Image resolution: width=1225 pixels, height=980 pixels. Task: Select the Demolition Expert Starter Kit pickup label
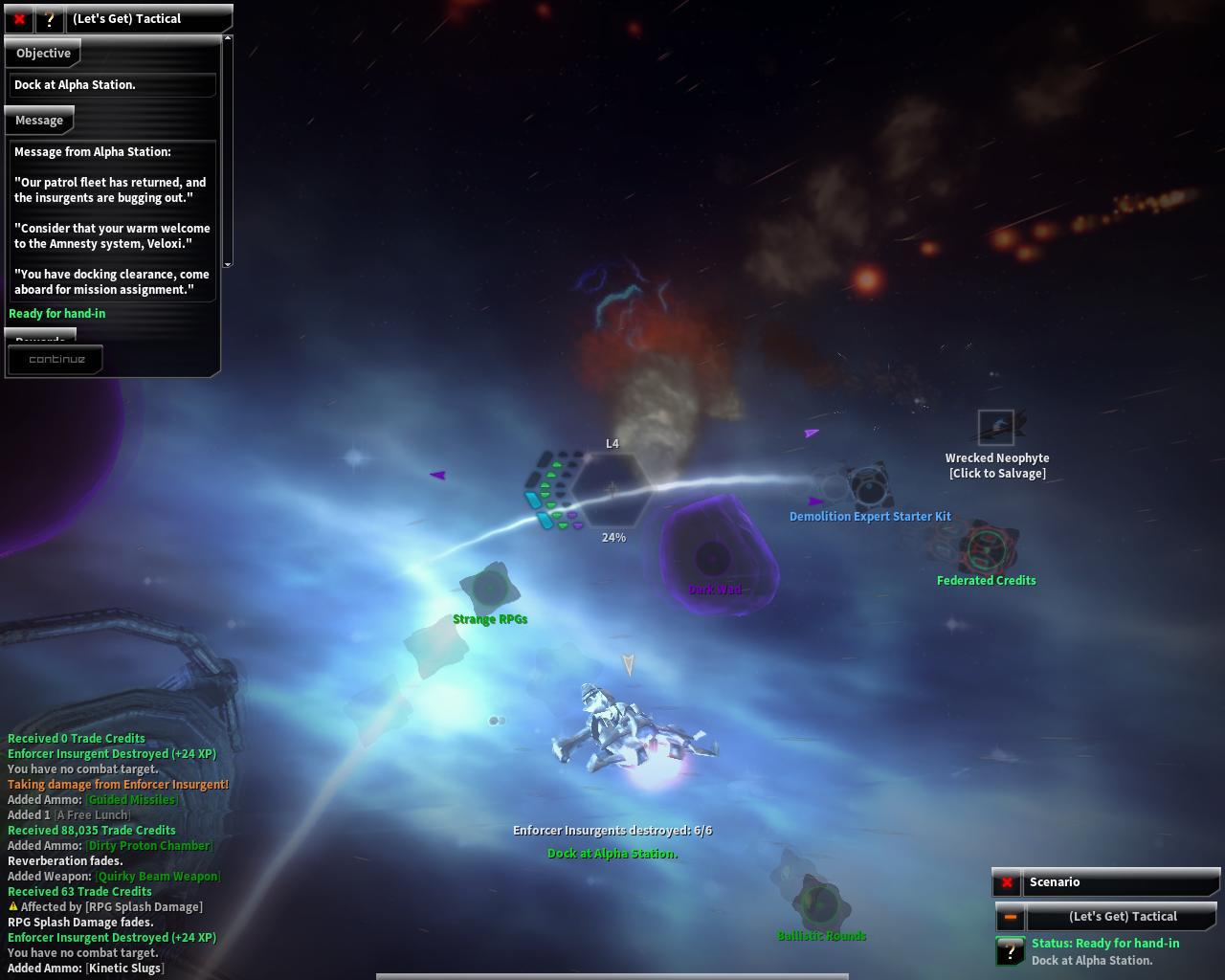pyautogui.click(x=870, y=517)
